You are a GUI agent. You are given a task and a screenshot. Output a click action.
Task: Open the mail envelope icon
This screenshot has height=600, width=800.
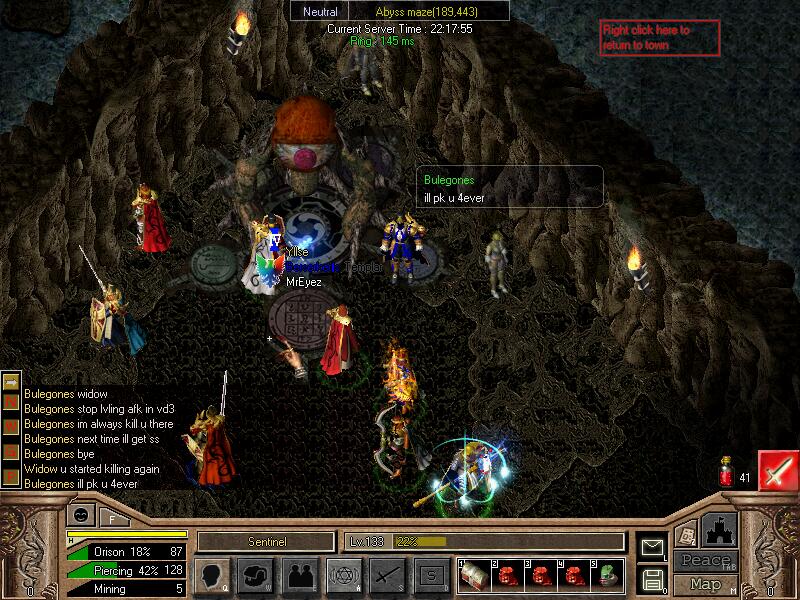(652, 547)
